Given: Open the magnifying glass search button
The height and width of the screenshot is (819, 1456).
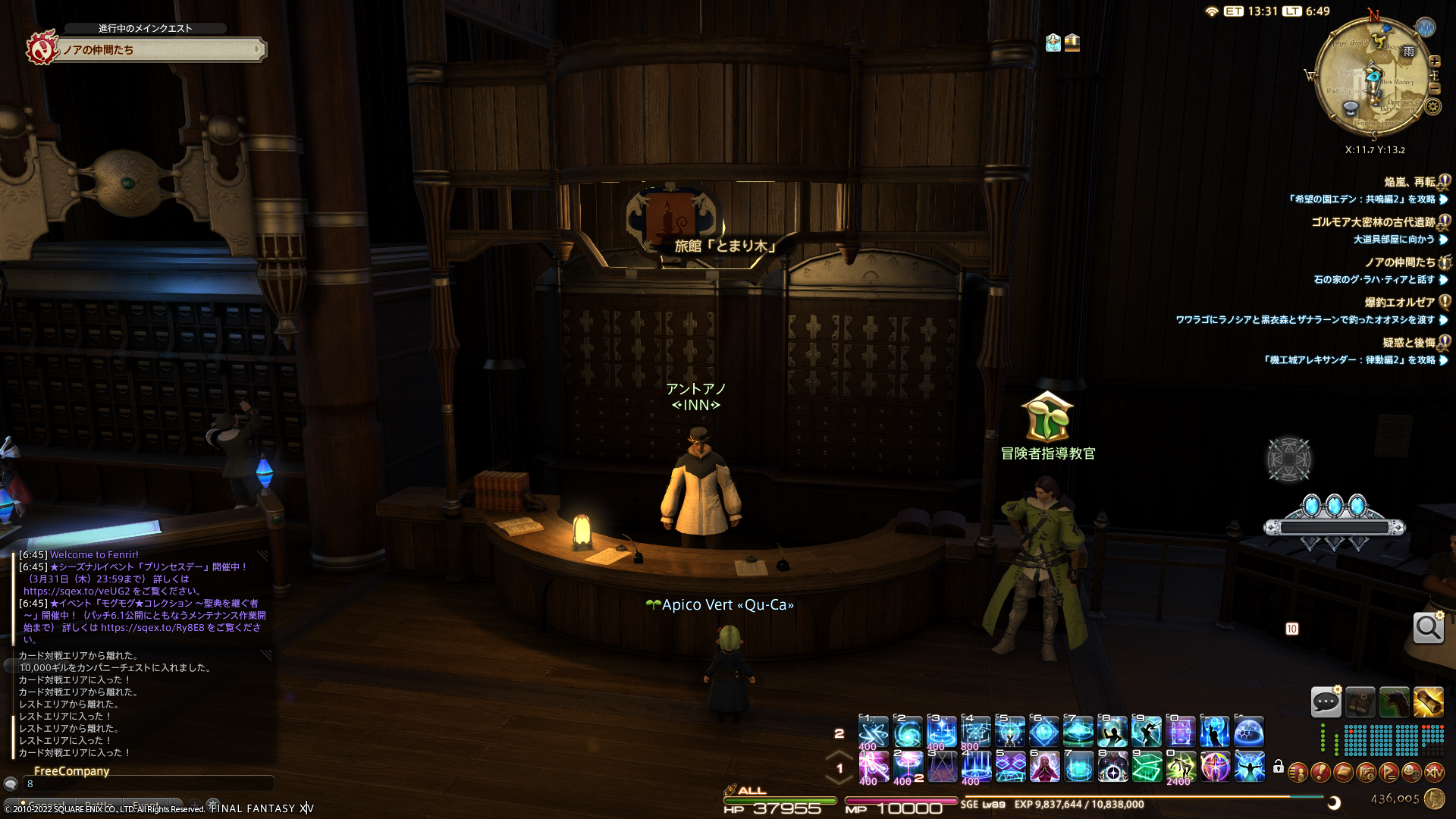Looking at the screenshot, I should pyautogui.click(x=1428, y=628).
